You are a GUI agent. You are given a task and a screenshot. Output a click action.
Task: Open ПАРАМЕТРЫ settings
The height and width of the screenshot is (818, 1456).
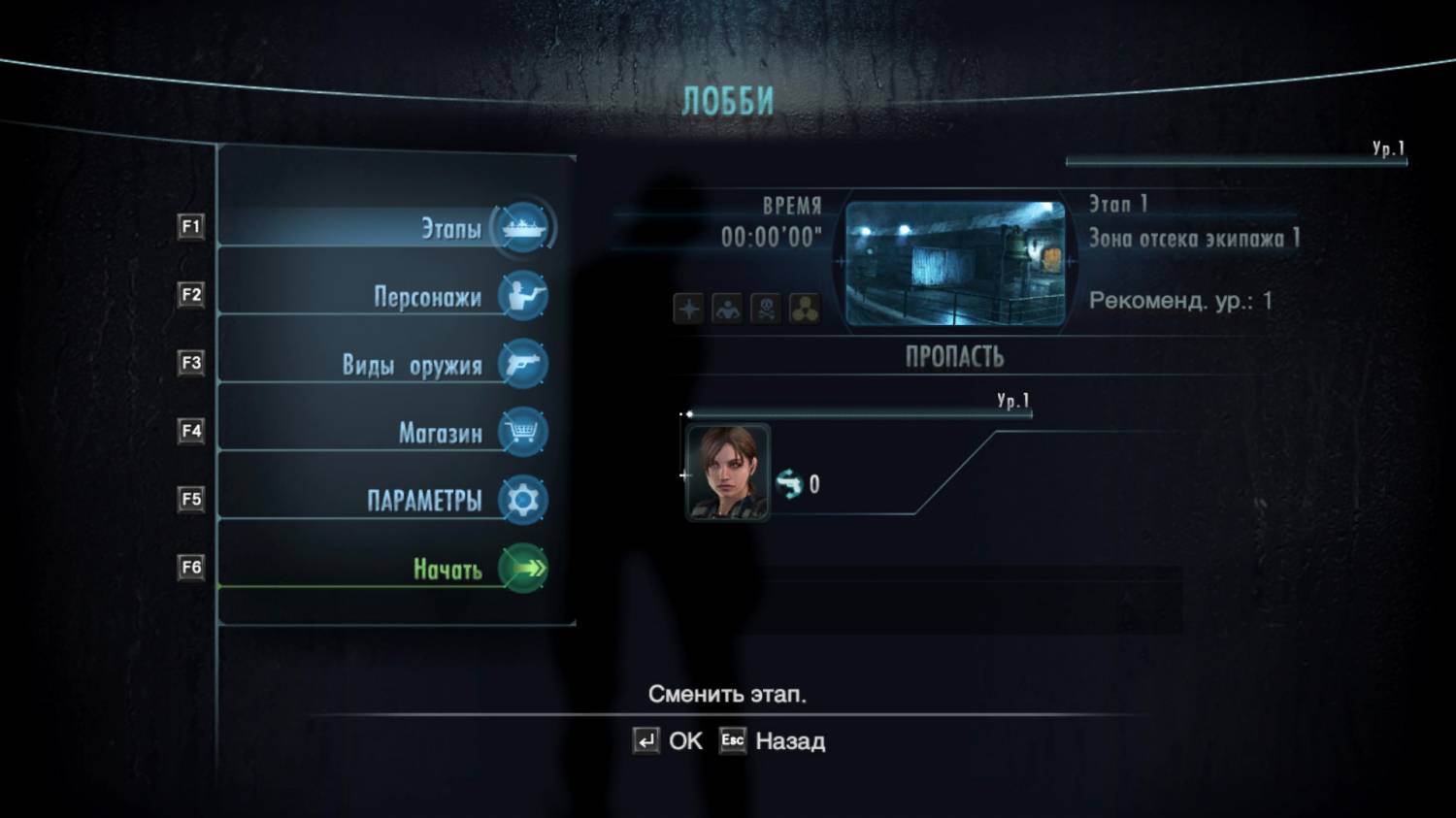[x=424, y=501]
